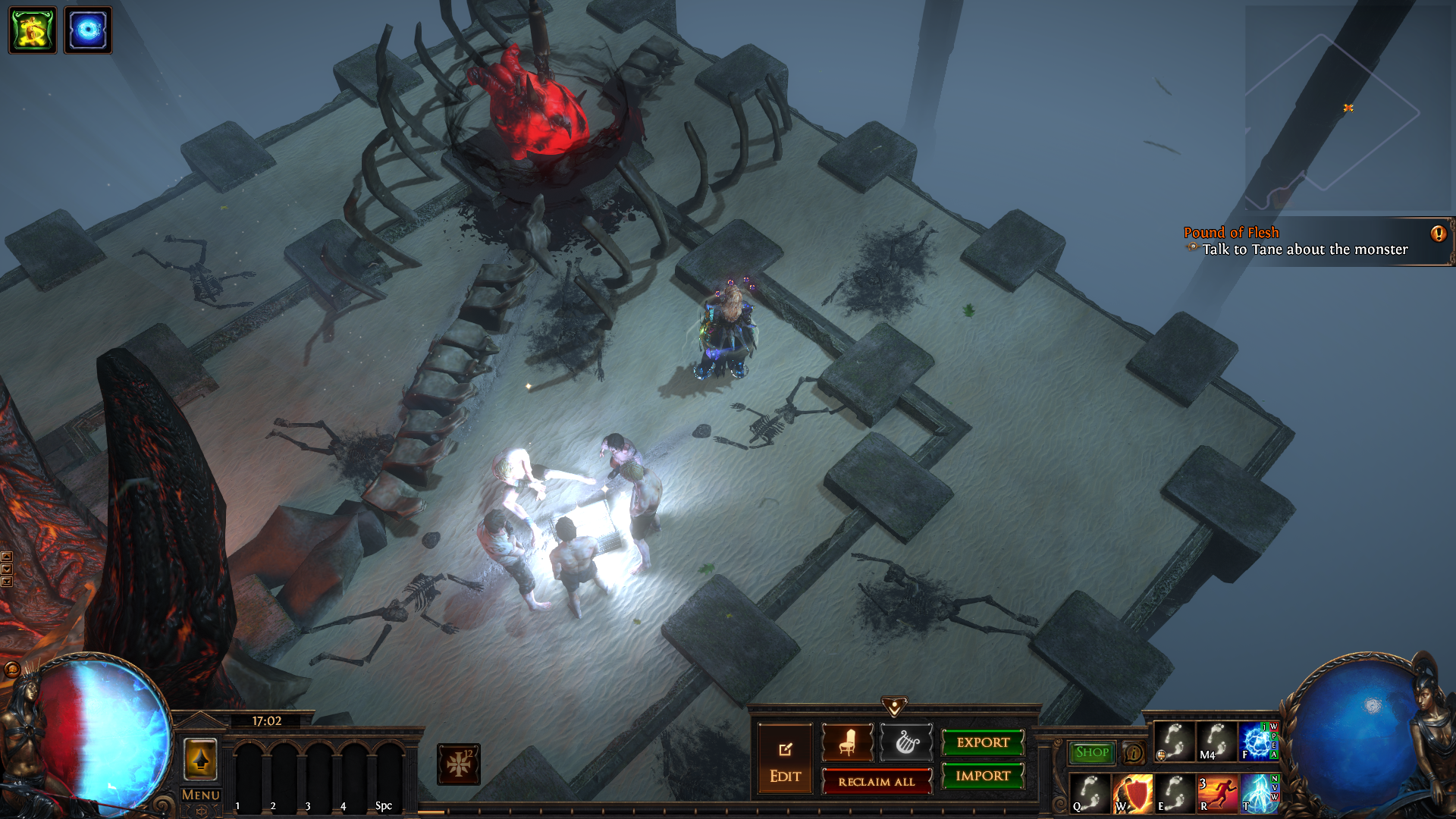Click the hideout music lyre button
Image resolution: width=1456 pixels, height=819 pixels.
pyautogui.click(x=906, y=742)
